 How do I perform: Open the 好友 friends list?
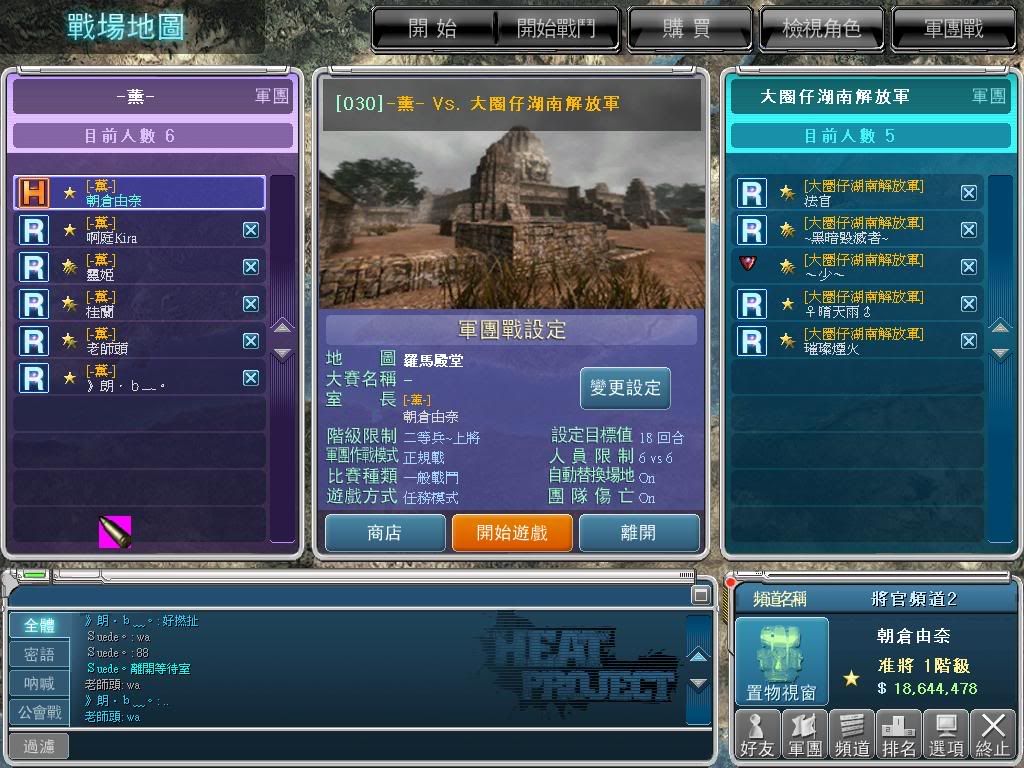click(x=756, y=735)
